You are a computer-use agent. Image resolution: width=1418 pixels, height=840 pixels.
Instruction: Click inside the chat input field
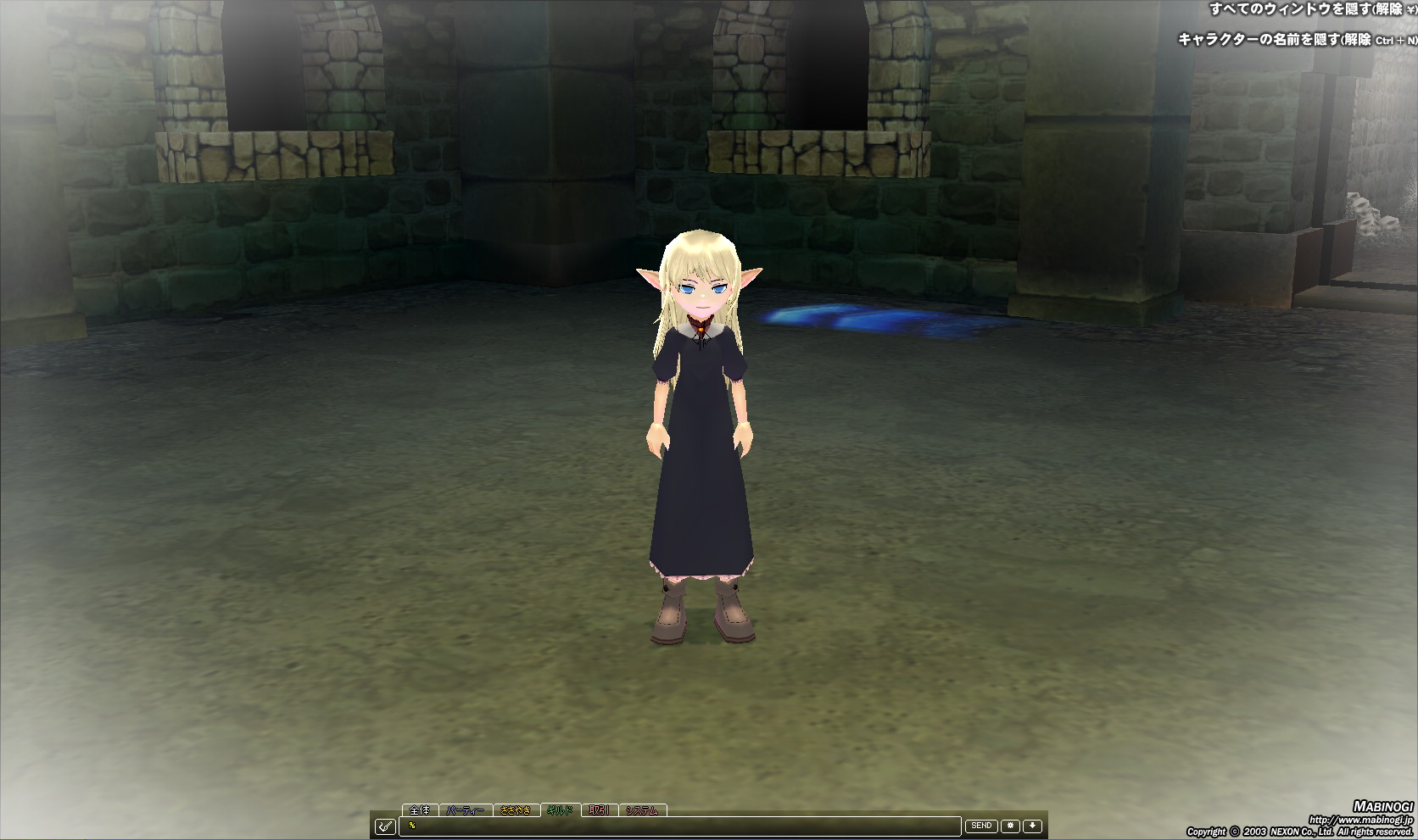coord(678,825)
